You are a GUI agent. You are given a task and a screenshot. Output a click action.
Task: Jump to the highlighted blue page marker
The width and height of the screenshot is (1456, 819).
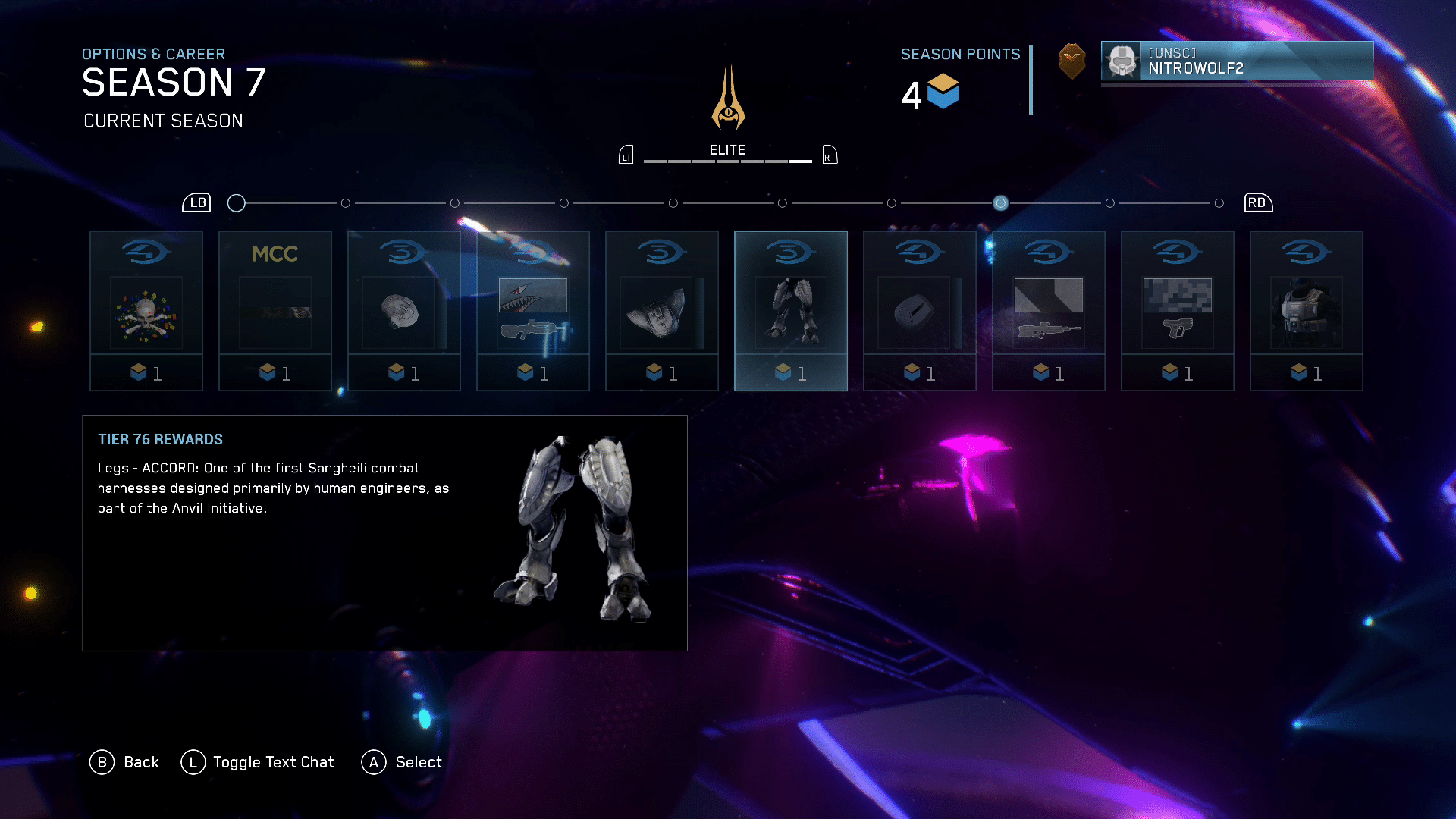click(x=1001, y=203)
